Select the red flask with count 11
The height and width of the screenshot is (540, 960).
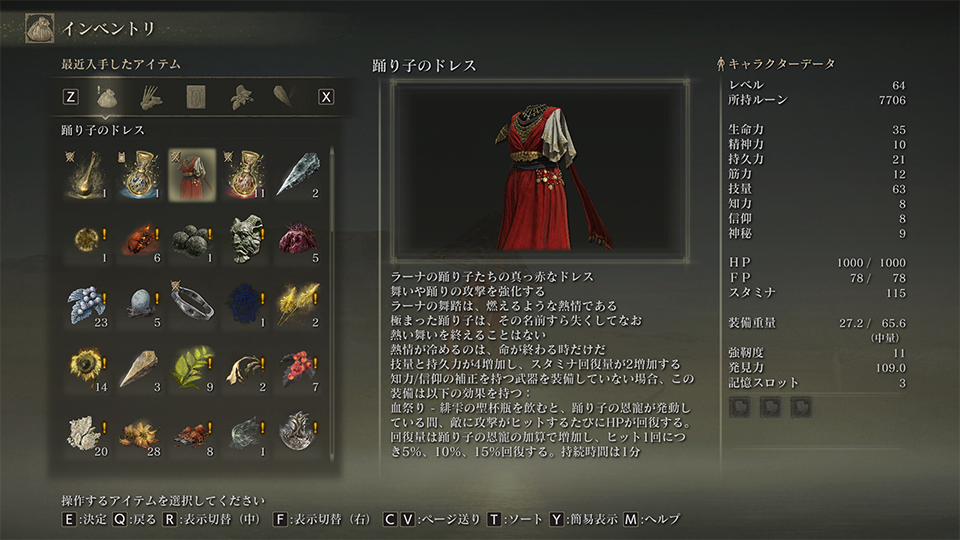(x=245, y=174)
